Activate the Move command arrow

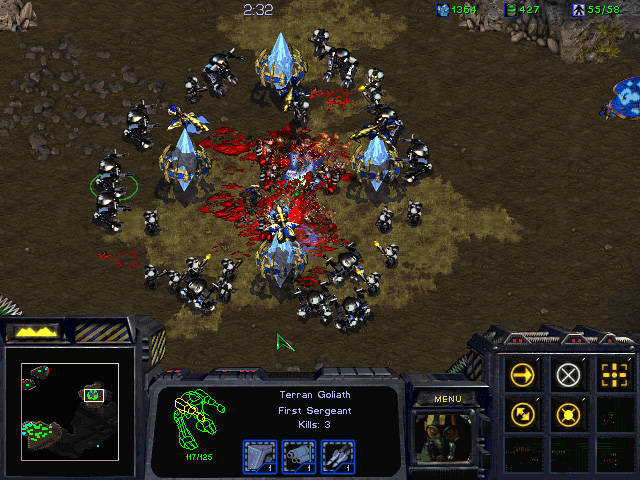click(522, 374)
